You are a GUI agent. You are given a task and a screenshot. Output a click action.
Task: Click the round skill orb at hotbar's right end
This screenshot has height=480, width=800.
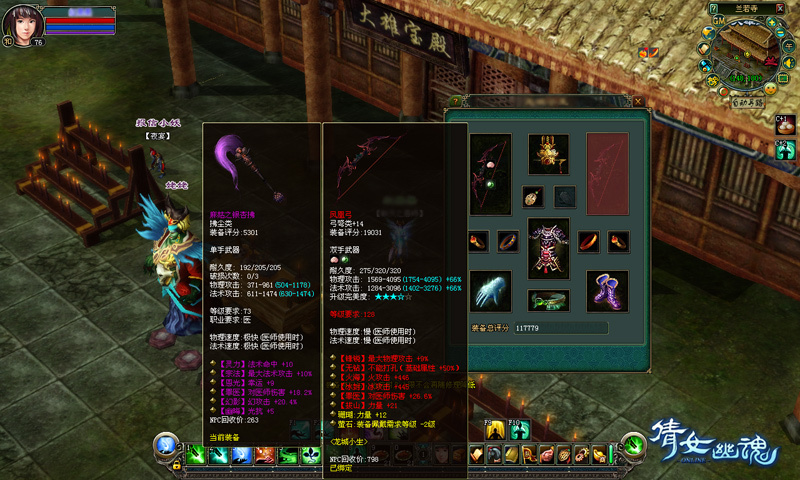632,447
